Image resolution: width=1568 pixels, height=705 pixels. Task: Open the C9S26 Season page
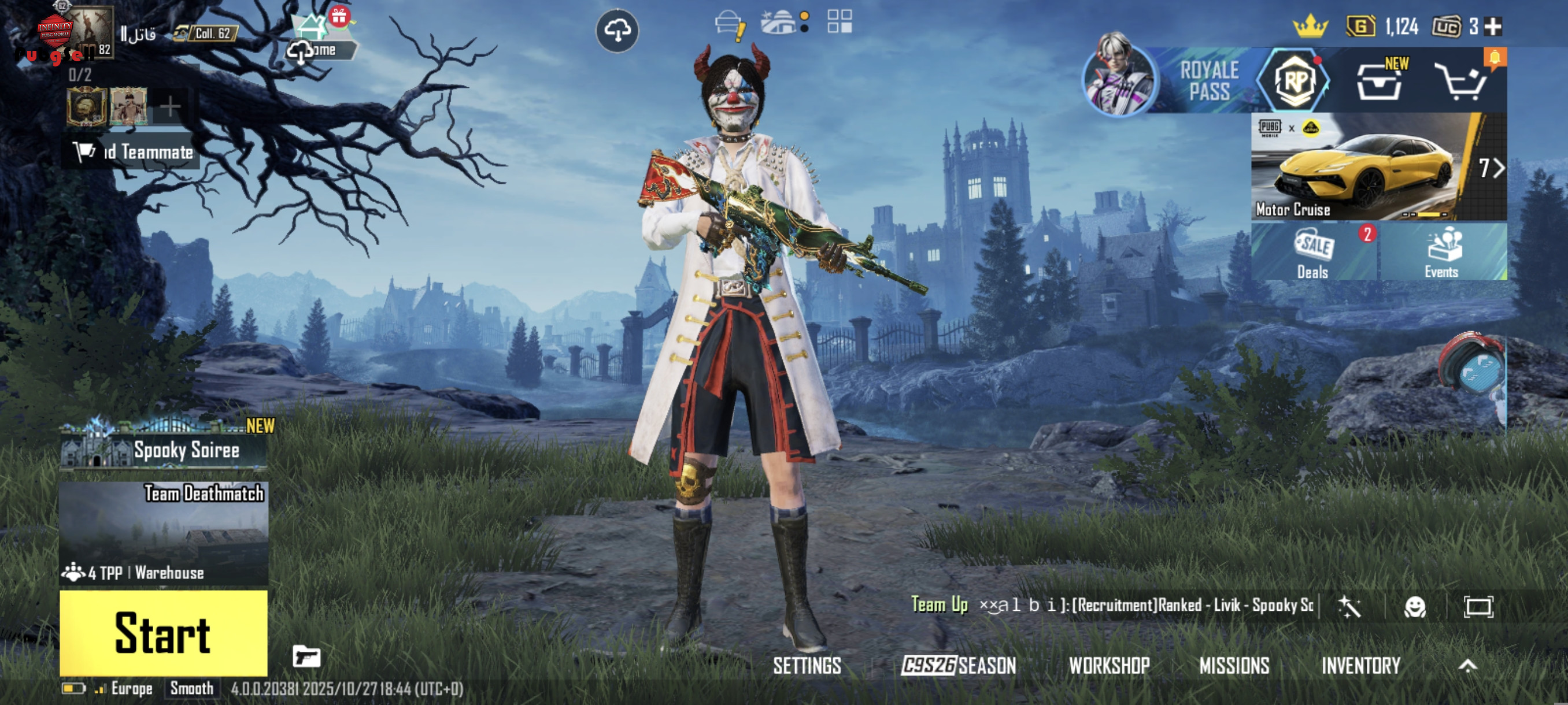click(x=959, y=666)
